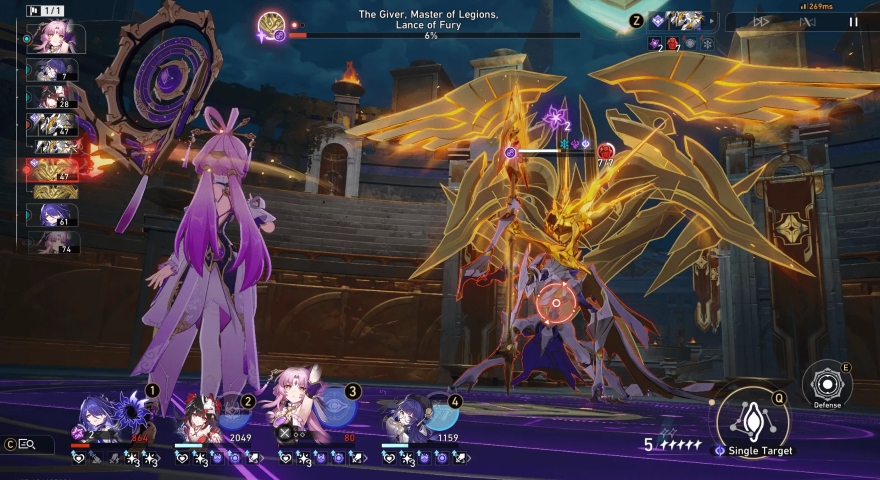View the boss icon beside its name
The width and height of the screenshot is (880, 480).
point(271,26)
